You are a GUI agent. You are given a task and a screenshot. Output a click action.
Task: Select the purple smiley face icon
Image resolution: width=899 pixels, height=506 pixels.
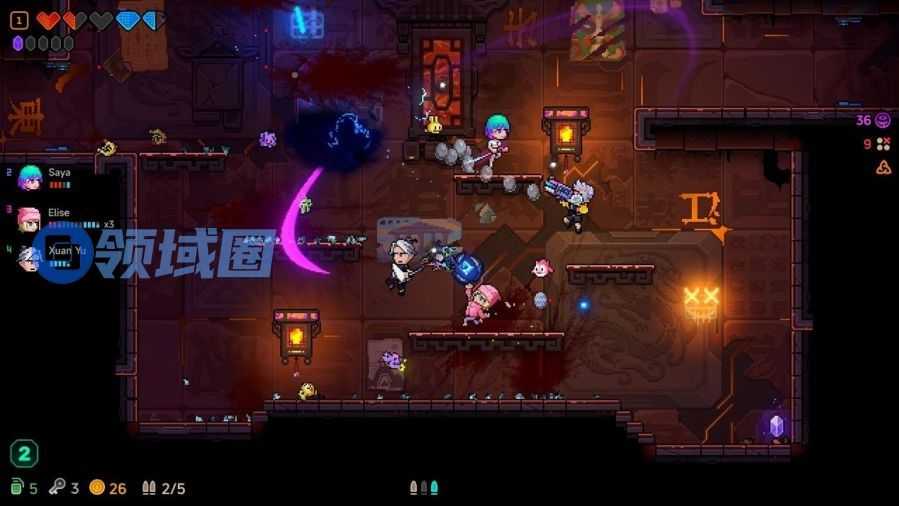point(883,120)
